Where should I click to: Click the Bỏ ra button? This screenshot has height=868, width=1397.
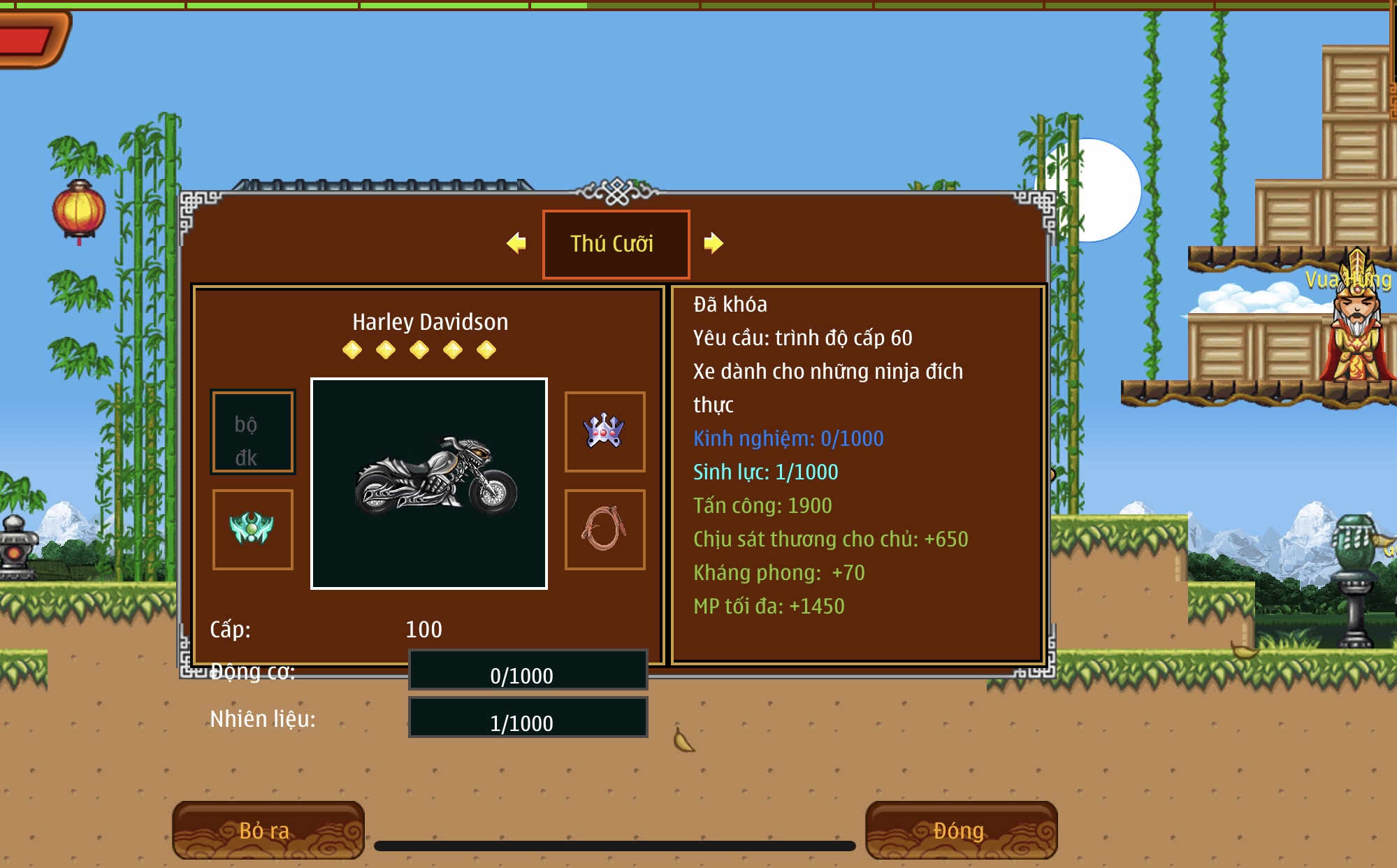[x=268, y=830]
